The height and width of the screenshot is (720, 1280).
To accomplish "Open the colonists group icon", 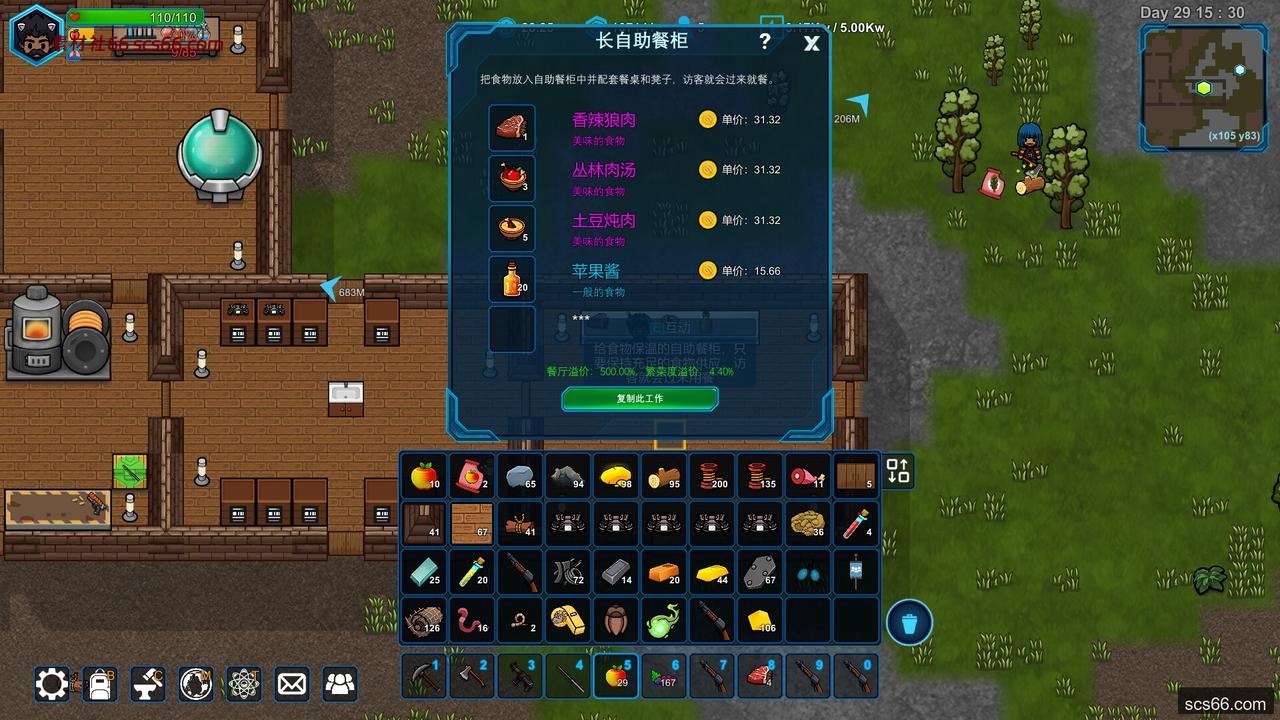I will coord(339,683).
